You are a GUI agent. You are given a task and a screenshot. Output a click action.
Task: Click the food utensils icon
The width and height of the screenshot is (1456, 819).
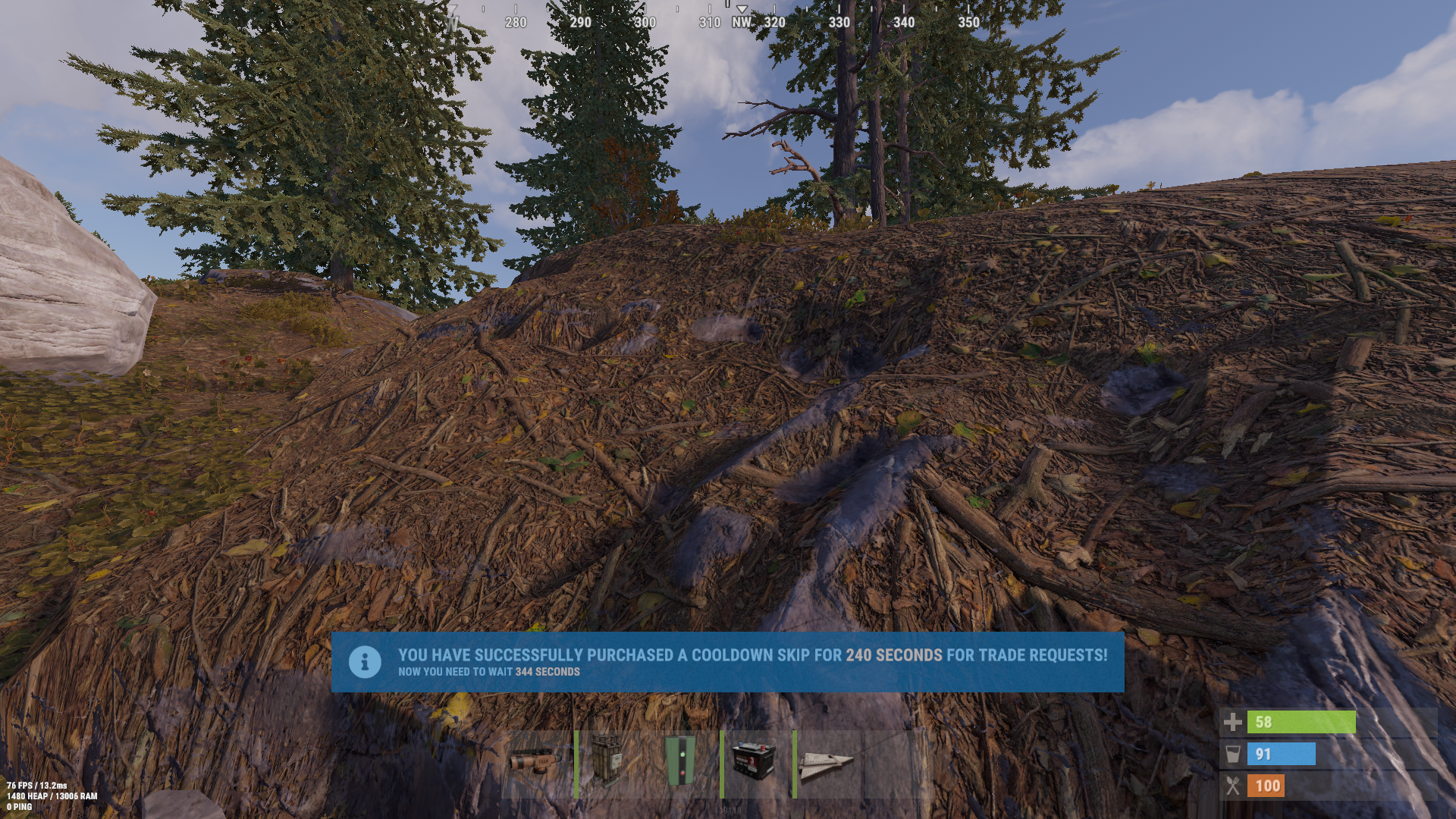point(1232,786)
